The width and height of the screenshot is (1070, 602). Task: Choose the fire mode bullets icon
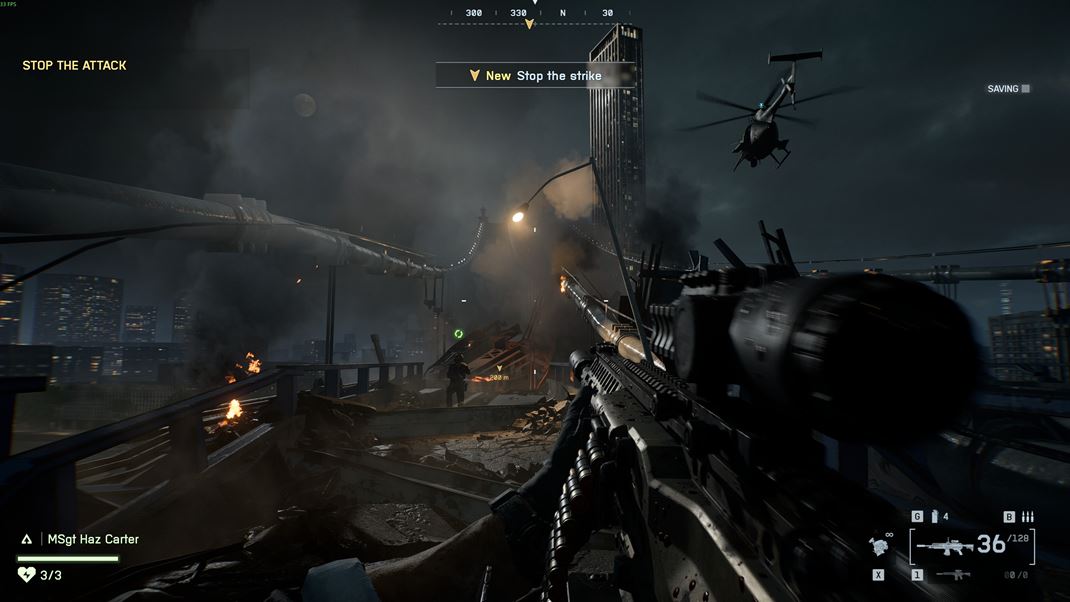coord(1027,517)
